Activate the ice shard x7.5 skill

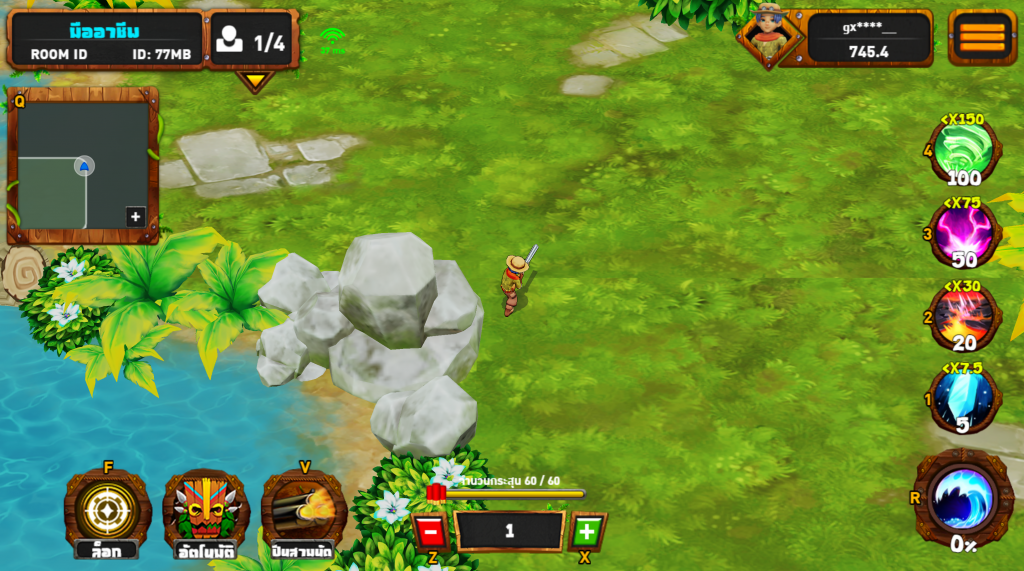963,399
